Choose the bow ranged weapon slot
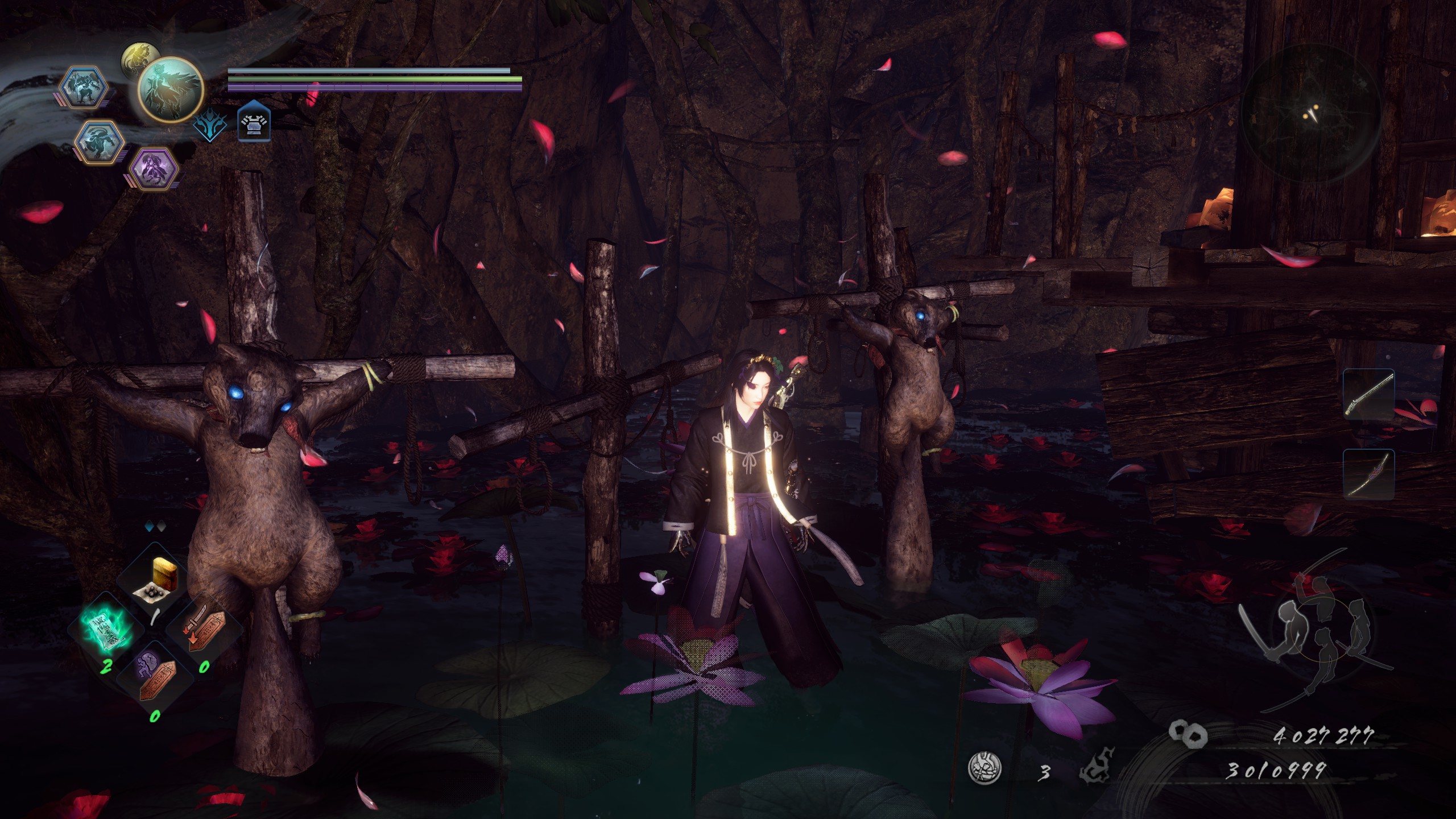 point(1368,473)
